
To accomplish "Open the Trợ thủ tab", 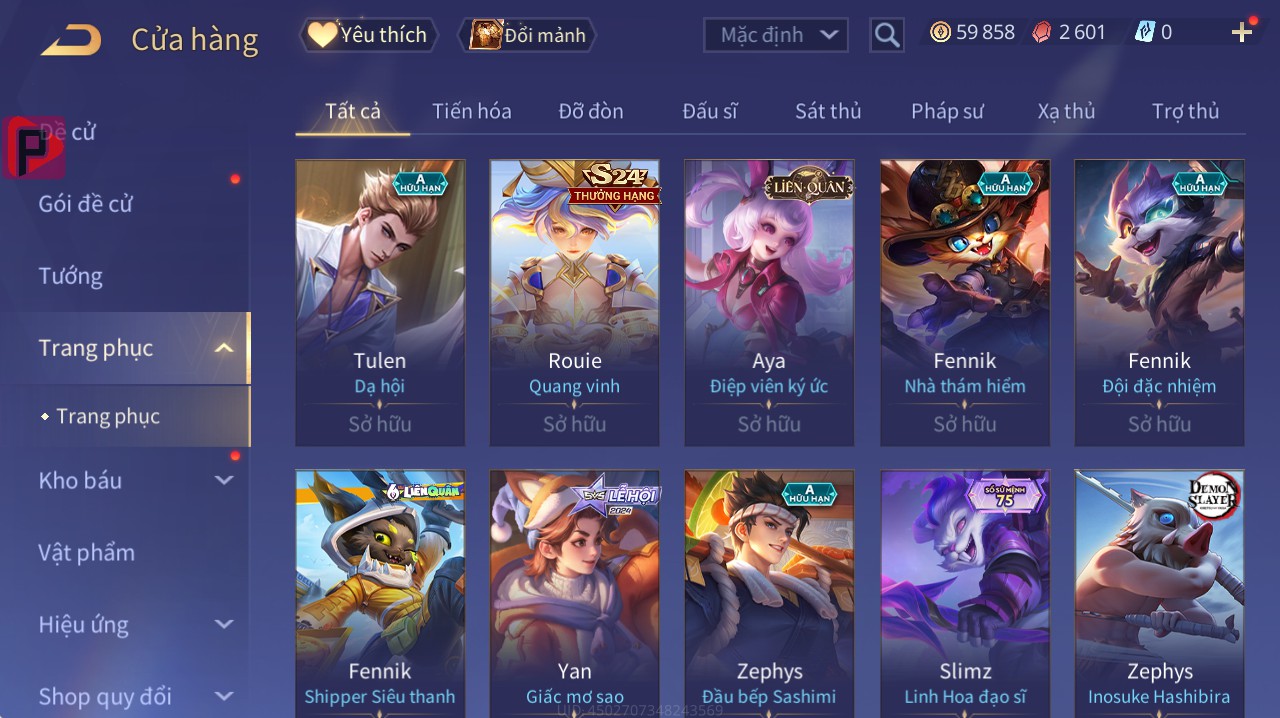I will [x=1185, y=111].
